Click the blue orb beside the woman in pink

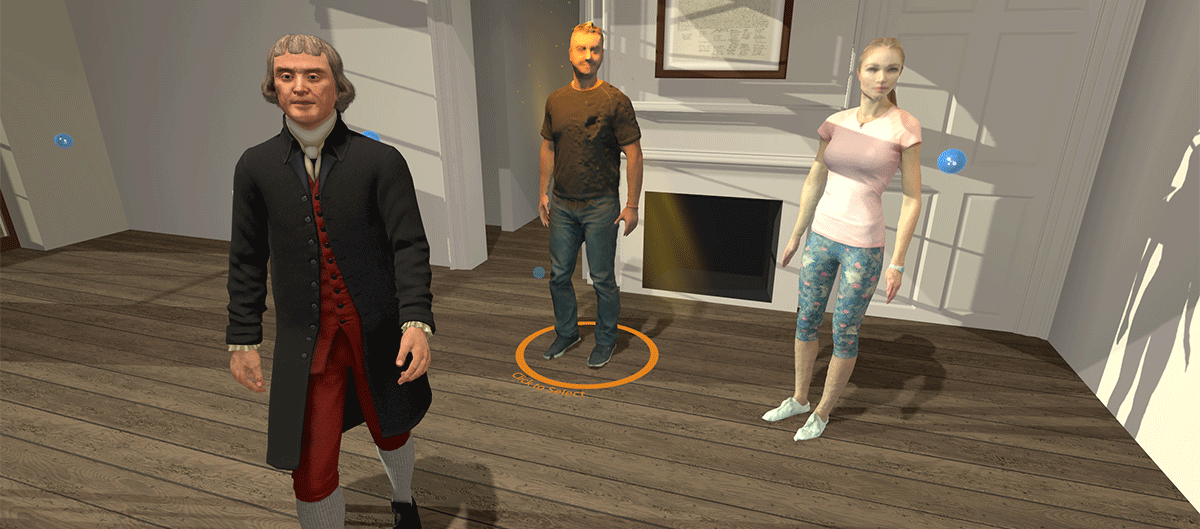[x=950, y=160]
